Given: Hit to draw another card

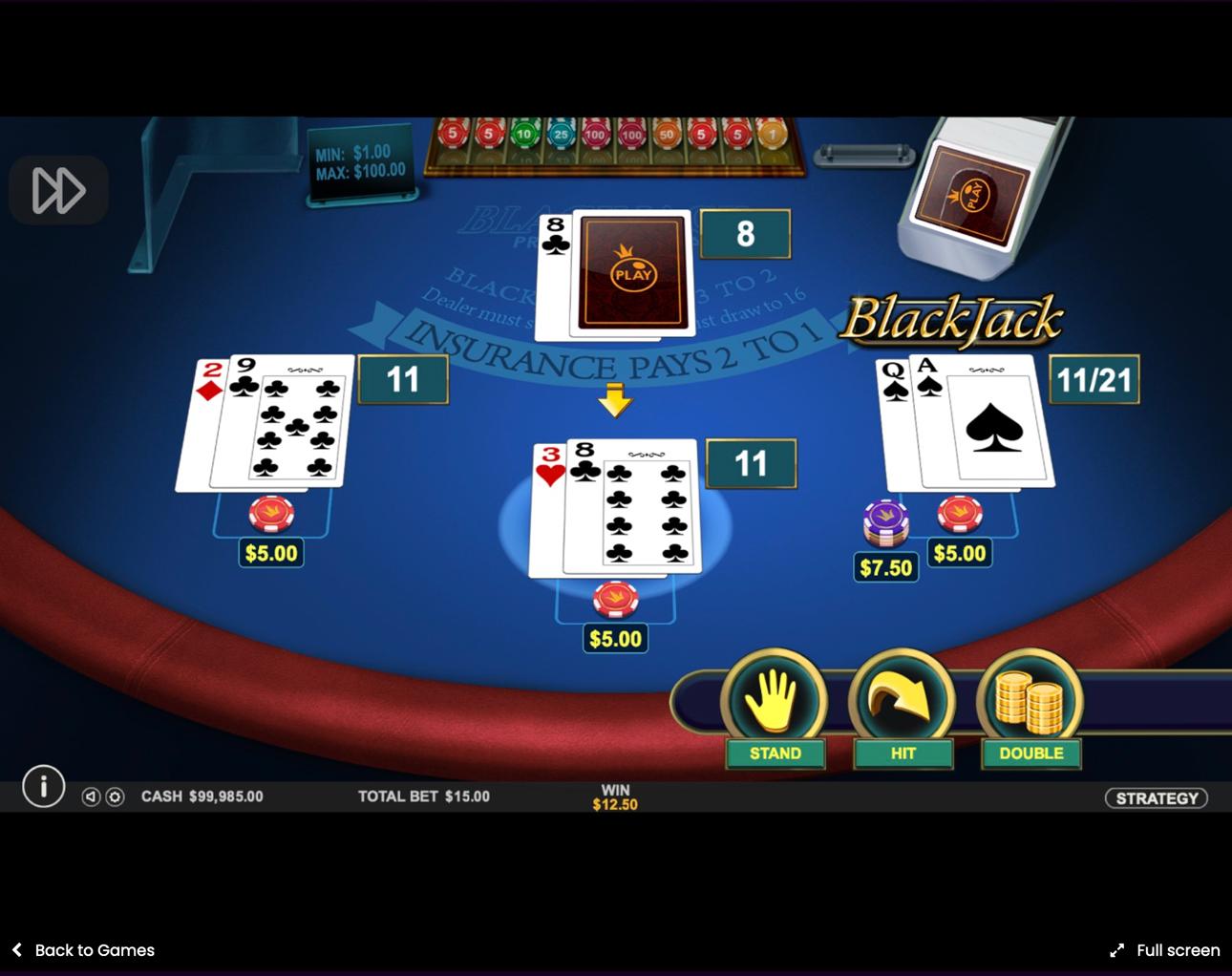Looking at the screenshot, I should (x=902, y=709).
